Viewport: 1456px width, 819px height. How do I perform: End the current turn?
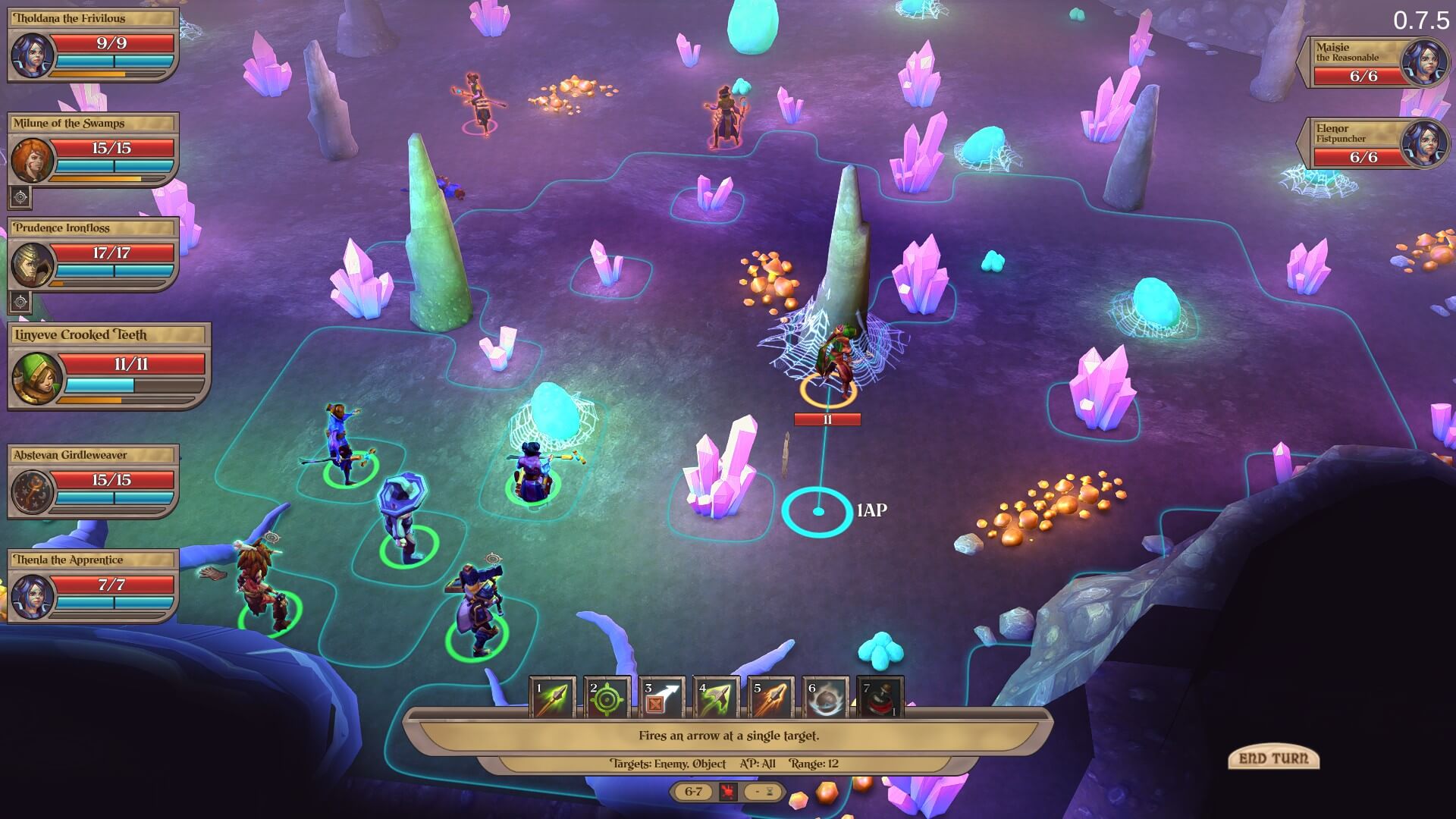1273,758
